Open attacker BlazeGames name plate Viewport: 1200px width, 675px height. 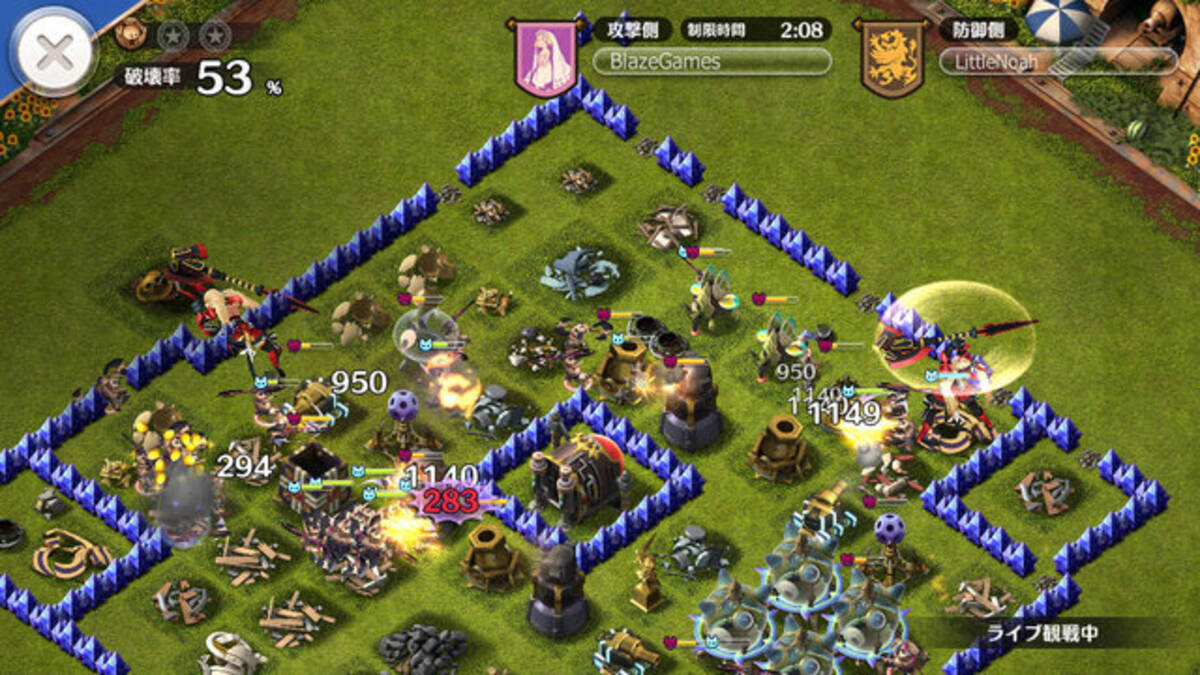pyautogui.click(x=711, y=62)
